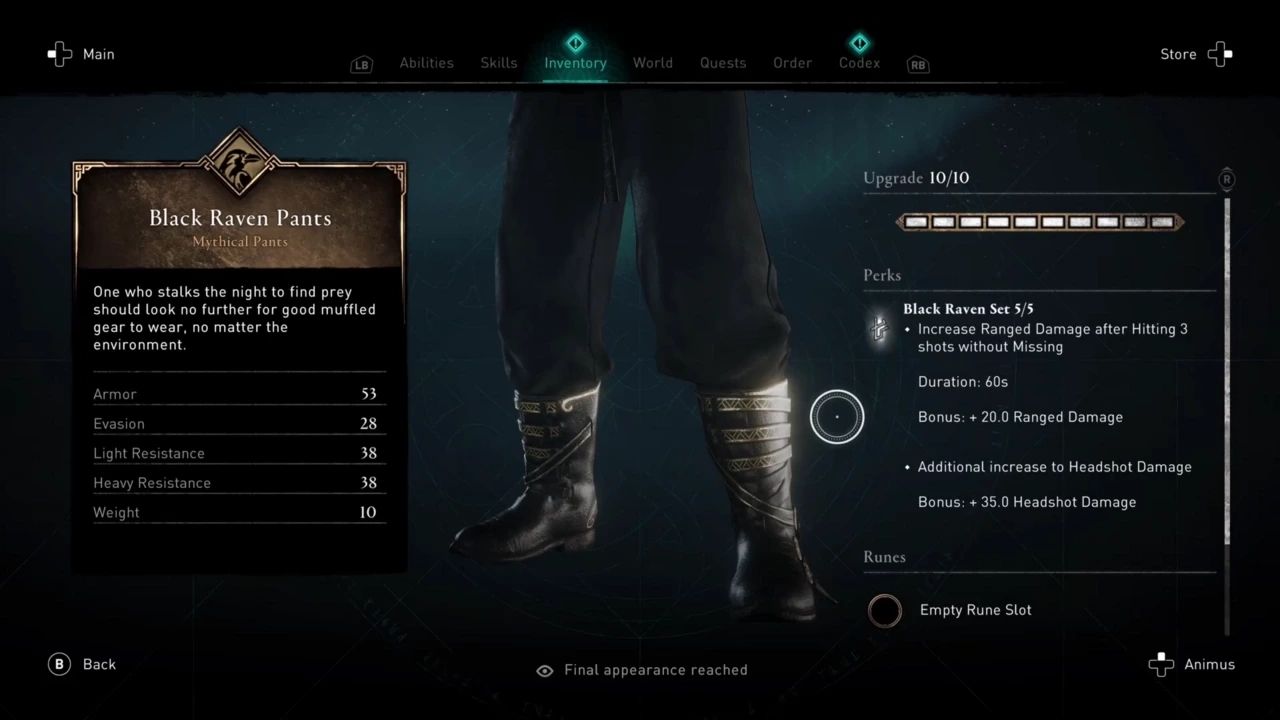Open the Quests menu

pyautogui.click(x=722, y=63)
